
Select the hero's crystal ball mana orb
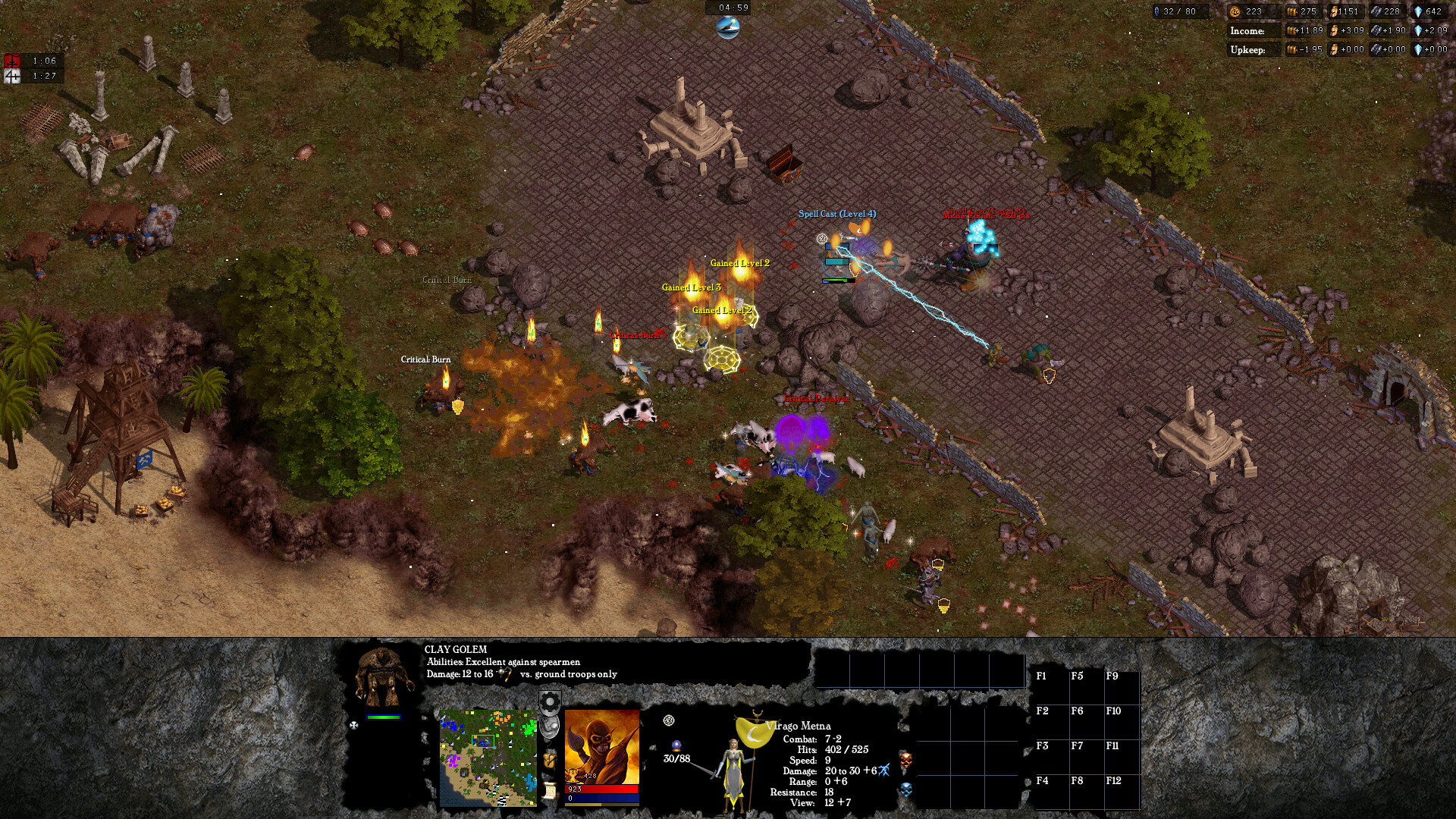pyautogui.click(x=676, y=746)
